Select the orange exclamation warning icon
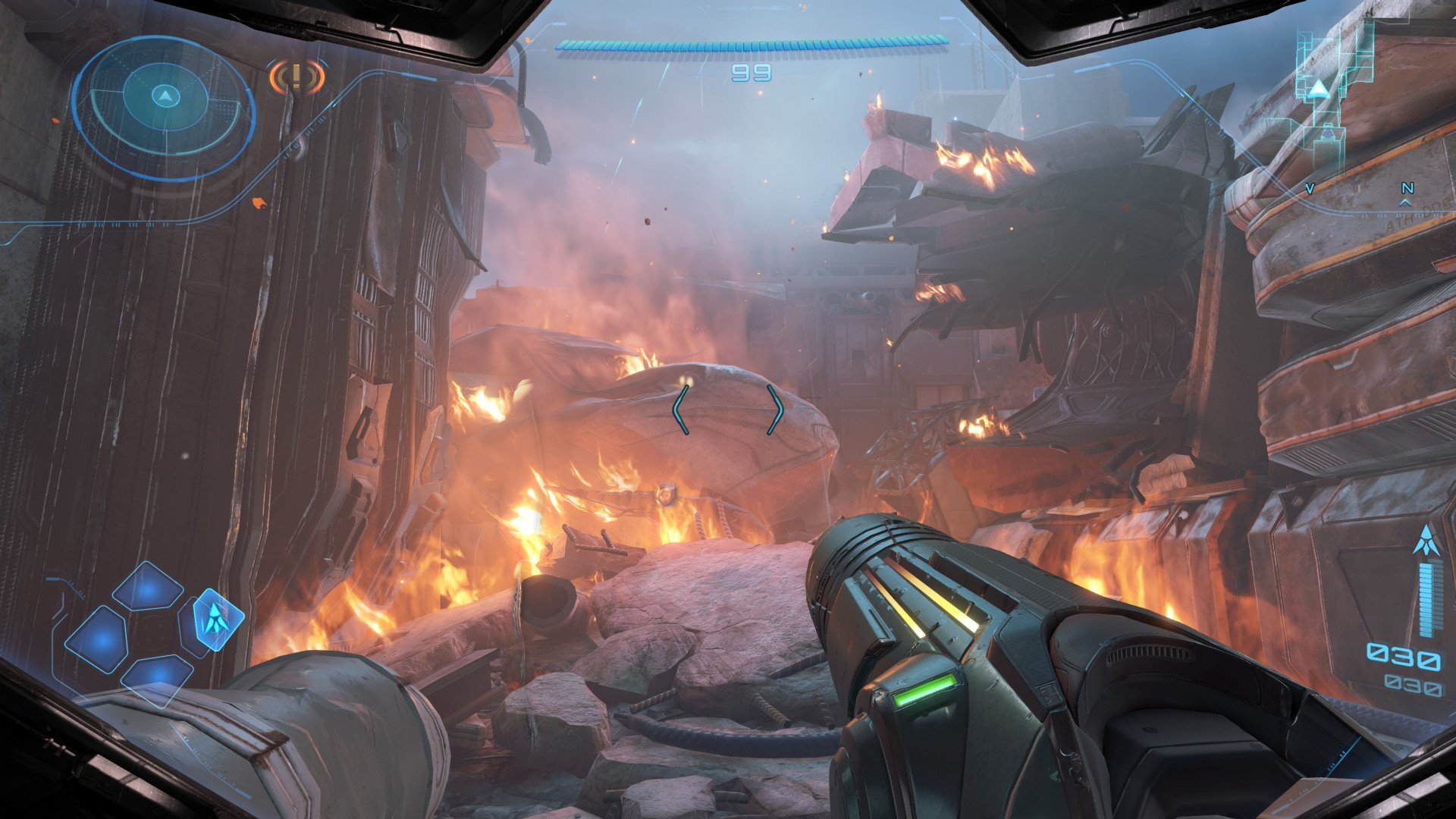This screenshot has height=819, width=1456. pos(297,77)
